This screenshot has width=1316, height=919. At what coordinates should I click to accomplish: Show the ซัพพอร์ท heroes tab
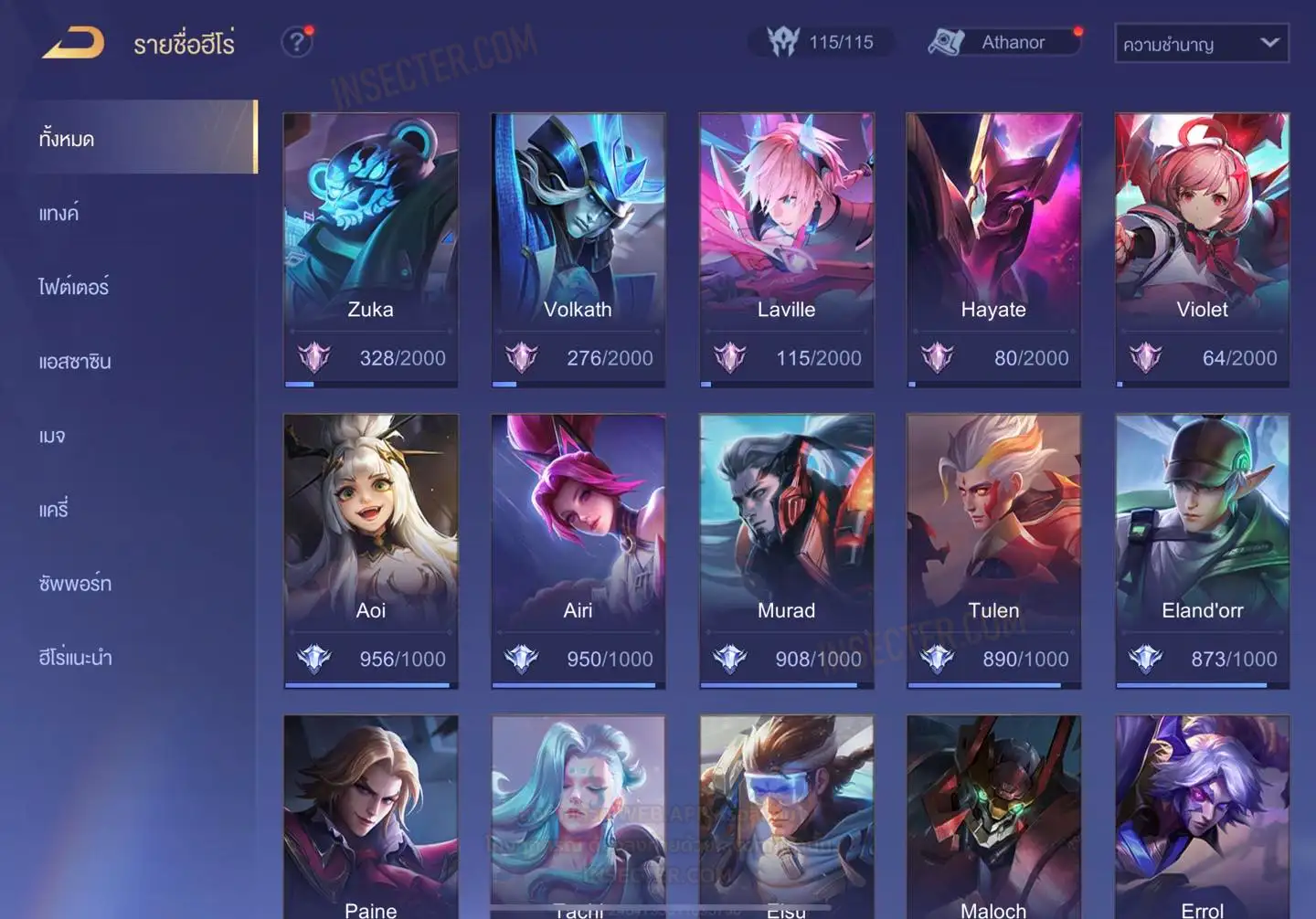[x=75, y=584]
